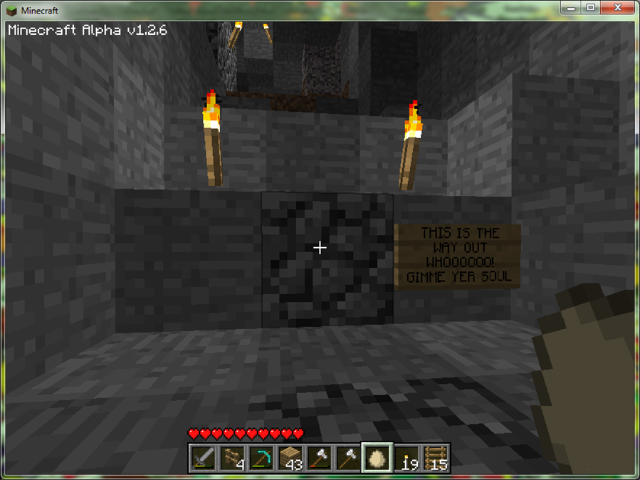This screenshot has width=640, height=480.
Task: Choose the diamond pickaxe in the hotbar
Action: pyautogui.click(x=262, y=458)
